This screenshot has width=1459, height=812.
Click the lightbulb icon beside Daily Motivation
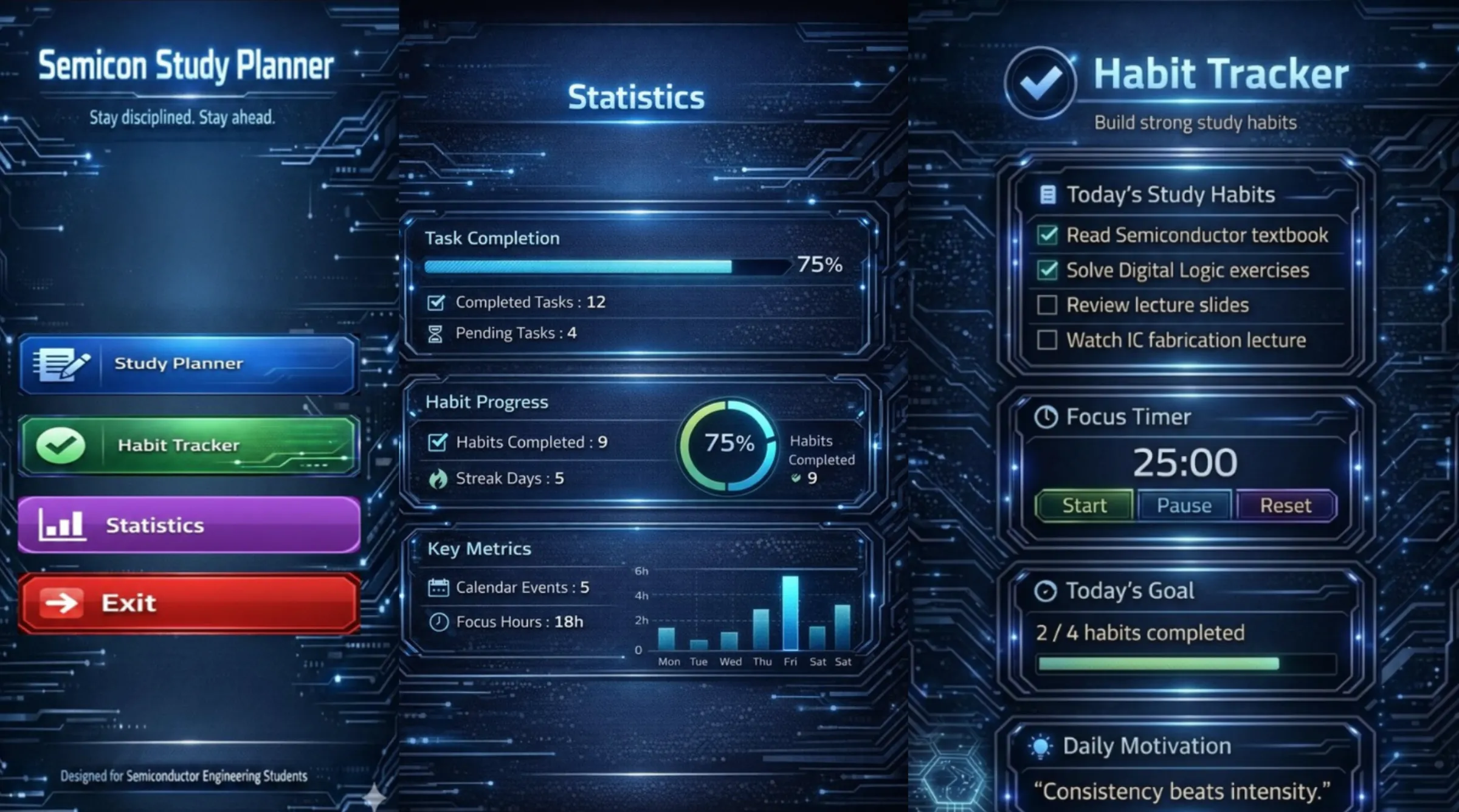(x=1041, y=745)
